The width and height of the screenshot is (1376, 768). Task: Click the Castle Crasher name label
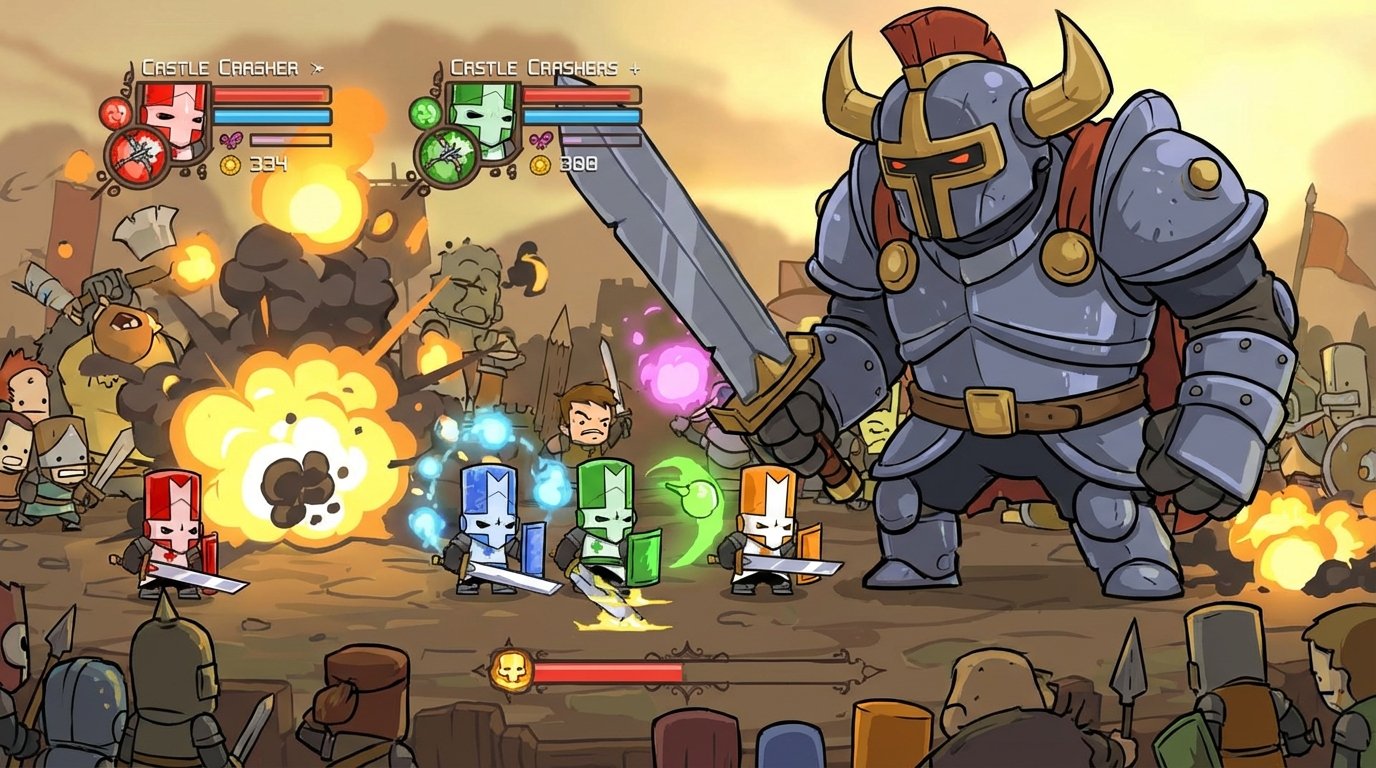click(x=219, y=66)
